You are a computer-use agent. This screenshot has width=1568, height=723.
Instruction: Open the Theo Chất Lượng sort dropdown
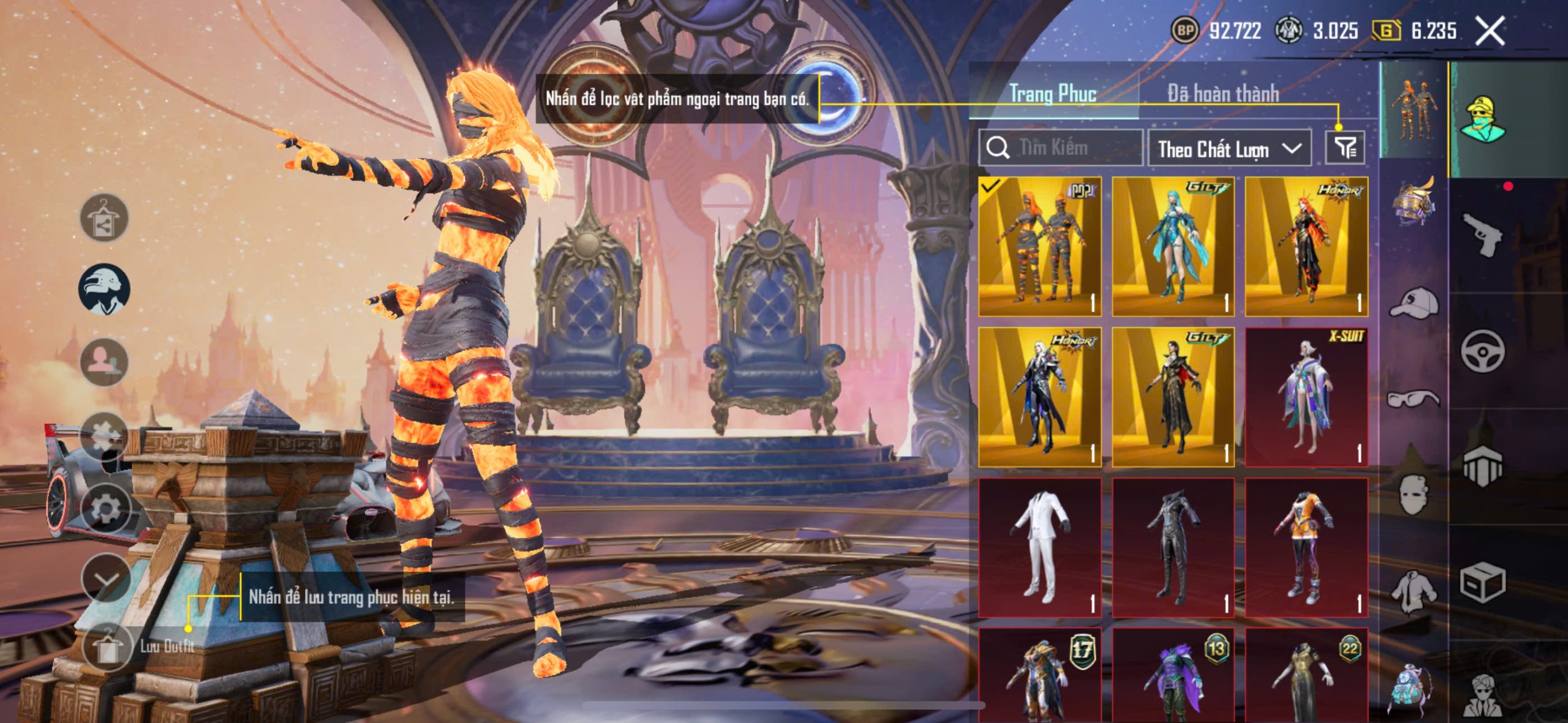(x=1229, y=149)
